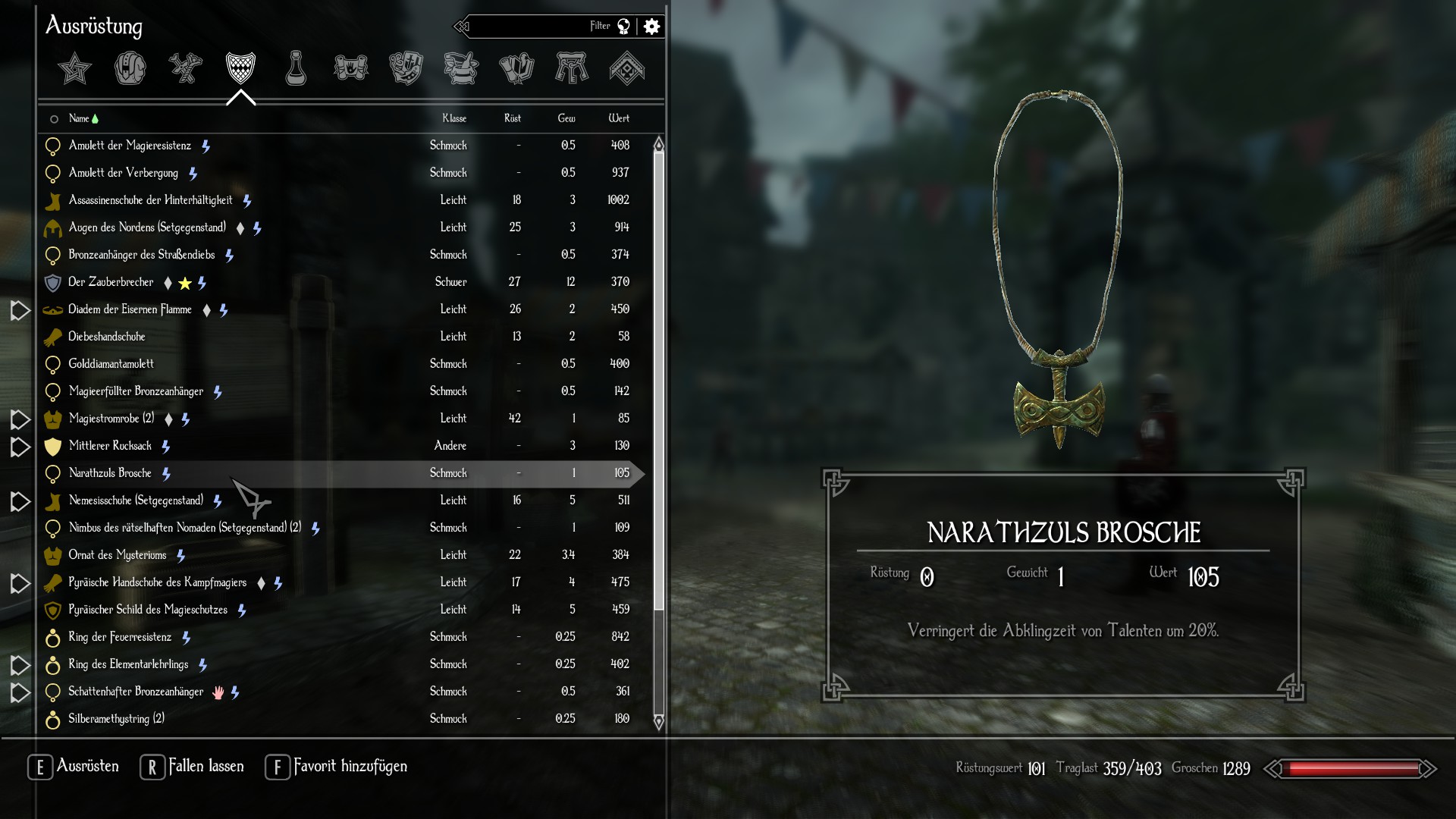Screen dimensions: 1456x819
Task: Select the Amulett der Magieresistenz row
Action: tap(130, 146)
